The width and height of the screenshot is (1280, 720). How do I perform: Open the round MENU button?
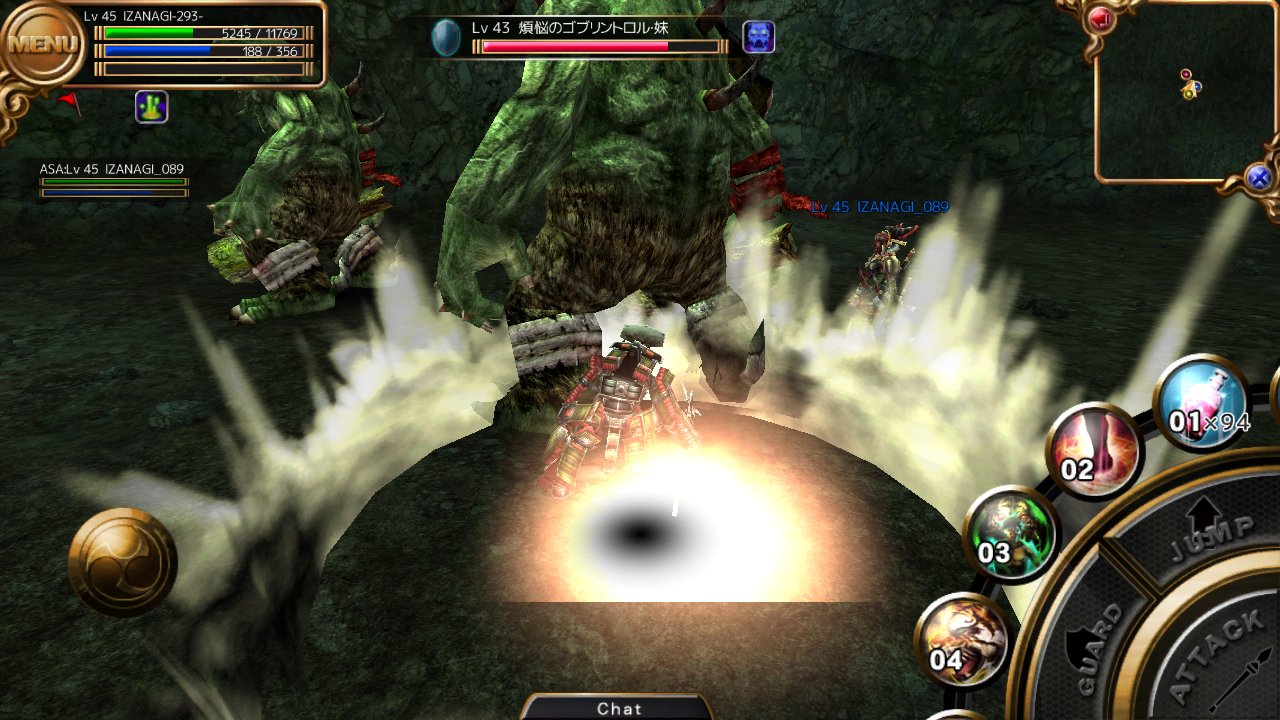42,43
